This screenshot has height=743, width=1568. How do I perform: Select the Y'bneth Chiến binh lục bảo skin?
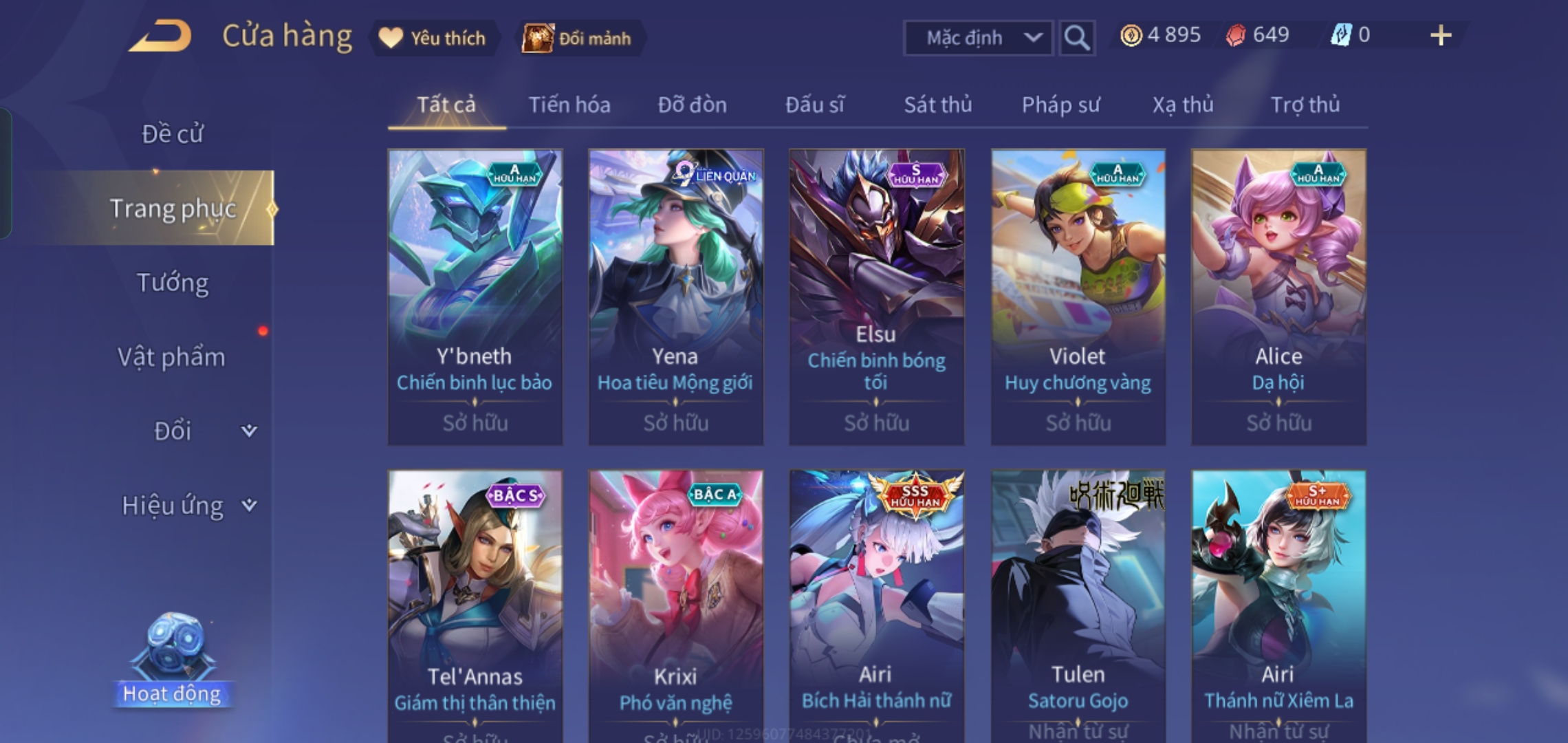pos(475,297)
